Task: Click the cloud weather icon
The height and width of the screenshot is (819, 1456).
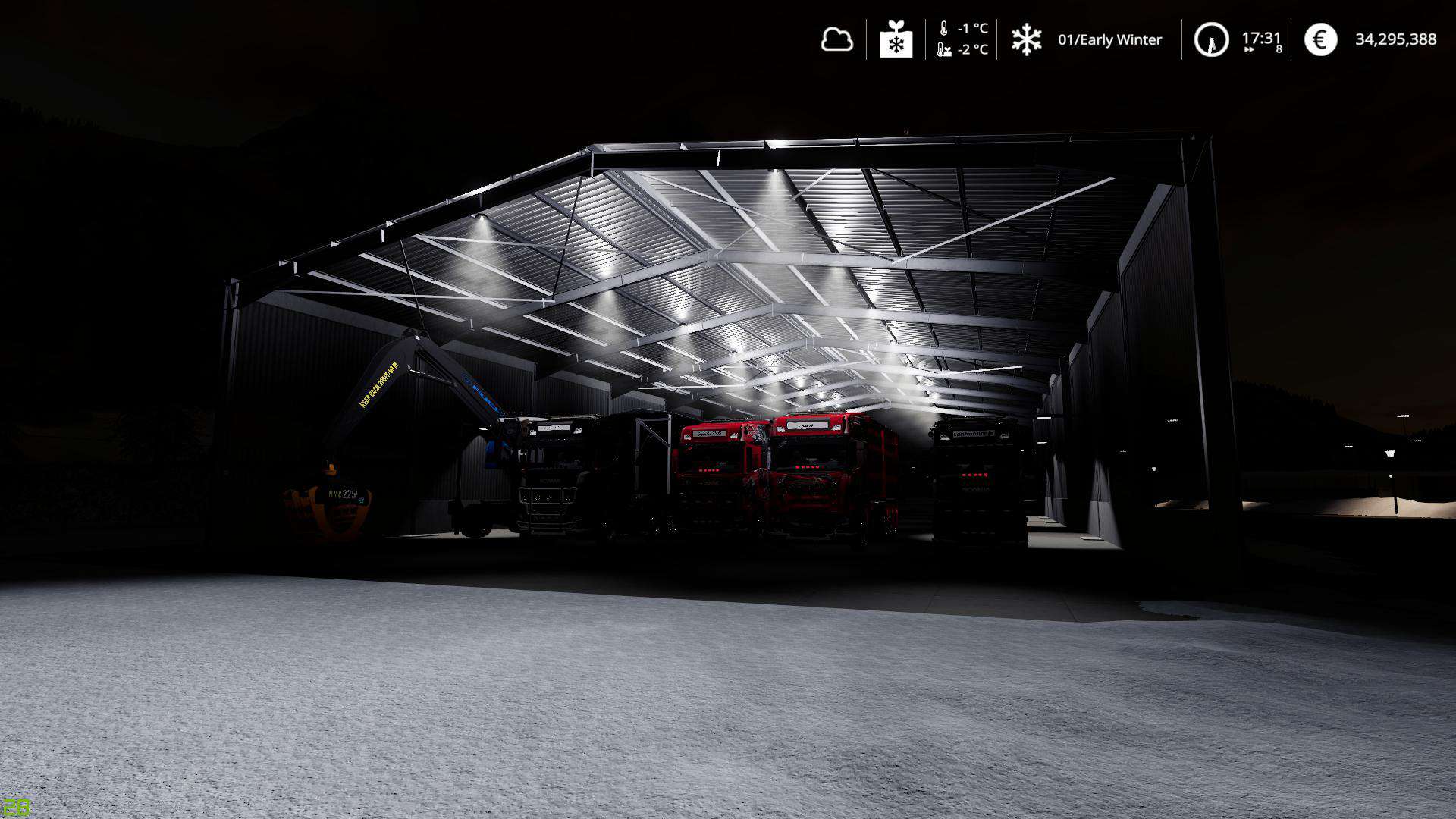Action: 836,39
